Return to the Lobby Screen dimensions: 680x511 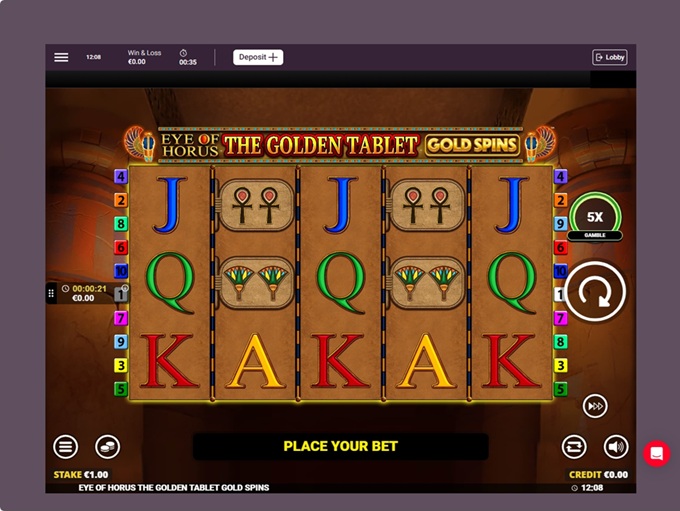(609, 57)
